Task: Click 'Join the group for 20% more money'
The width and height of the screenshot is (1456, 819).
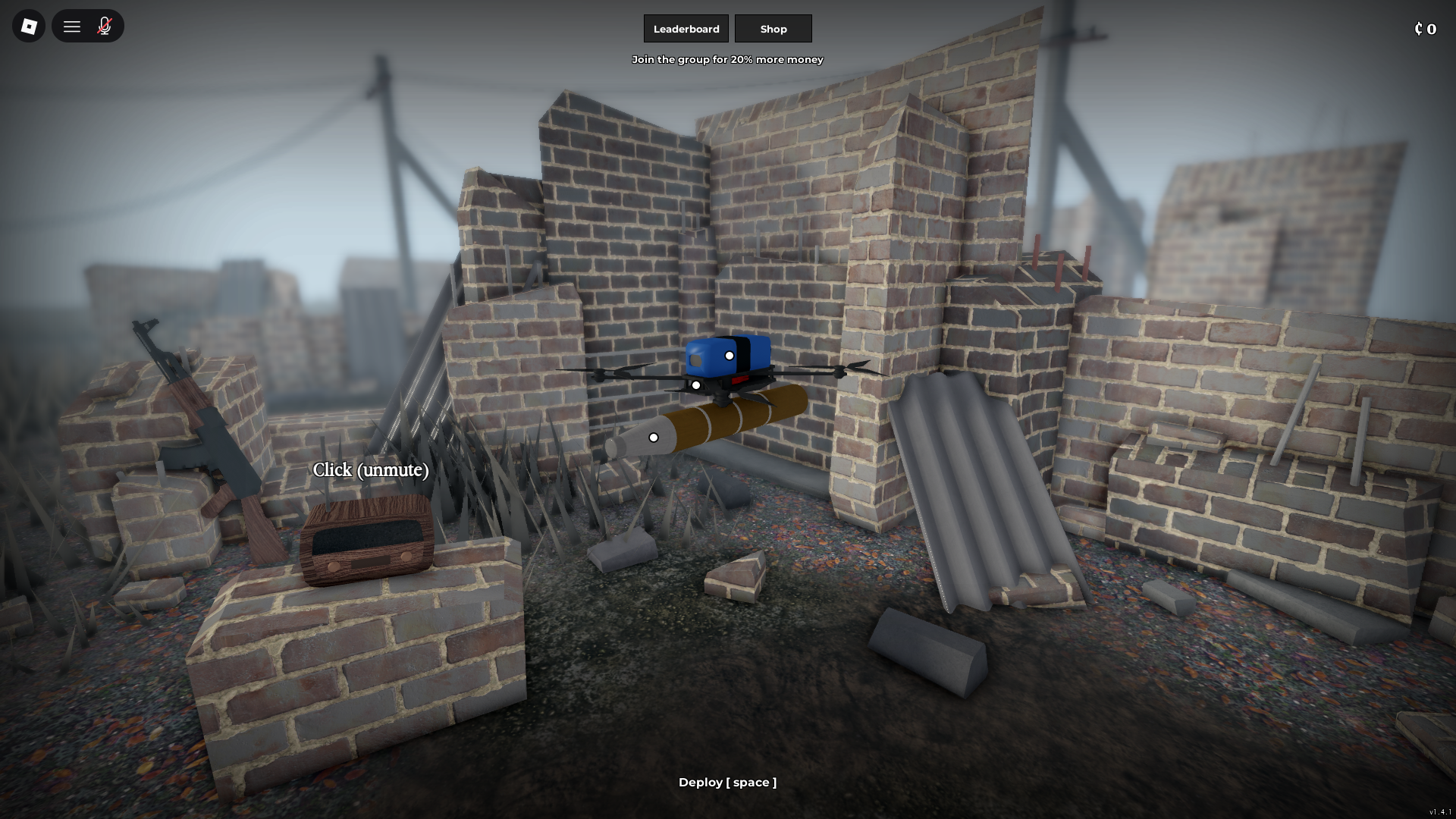Action: pos(728,59)
